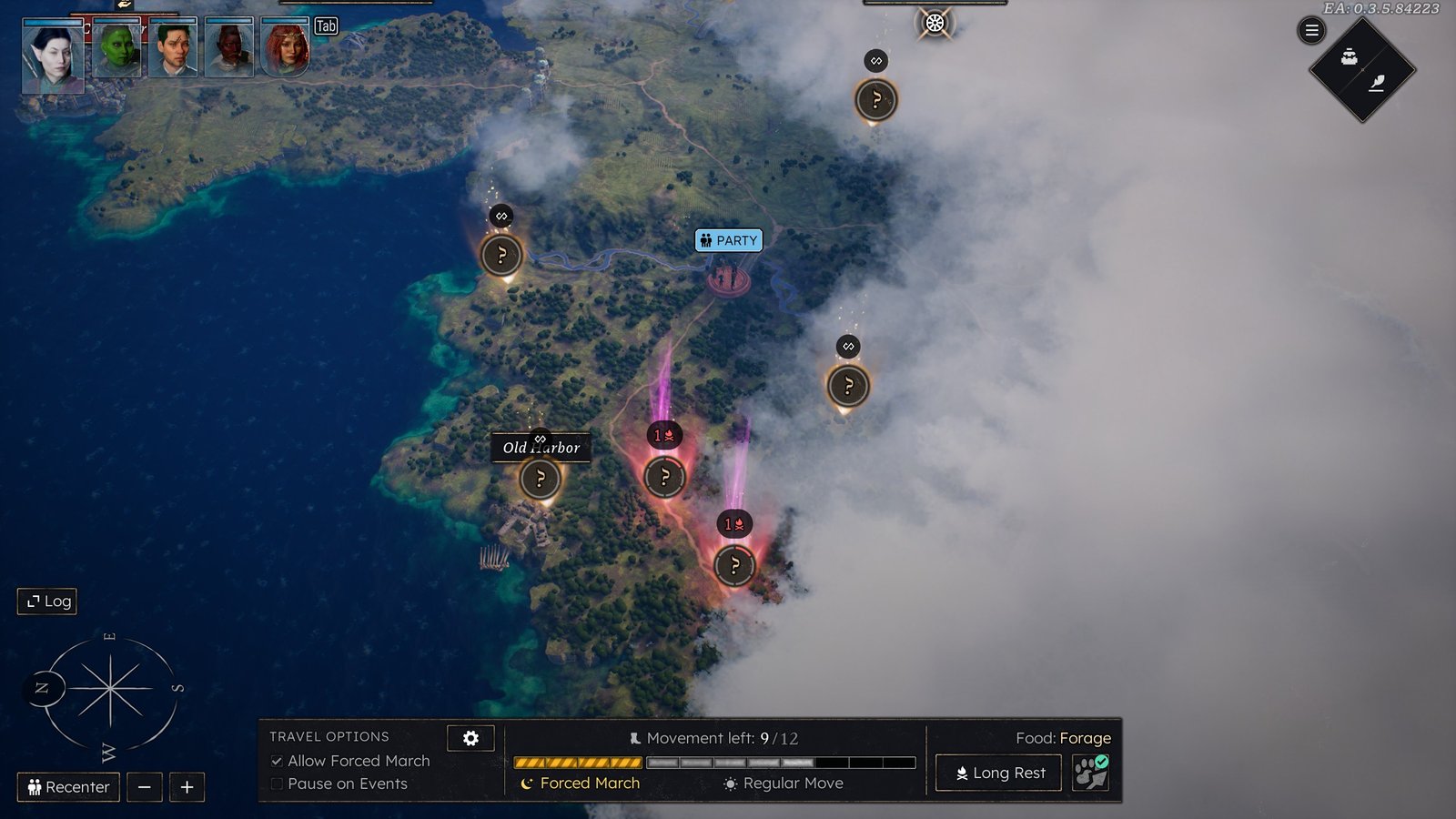Open the quill journal icon
The width and height of the screenshot is (1456, 819).
(1377, 84)
